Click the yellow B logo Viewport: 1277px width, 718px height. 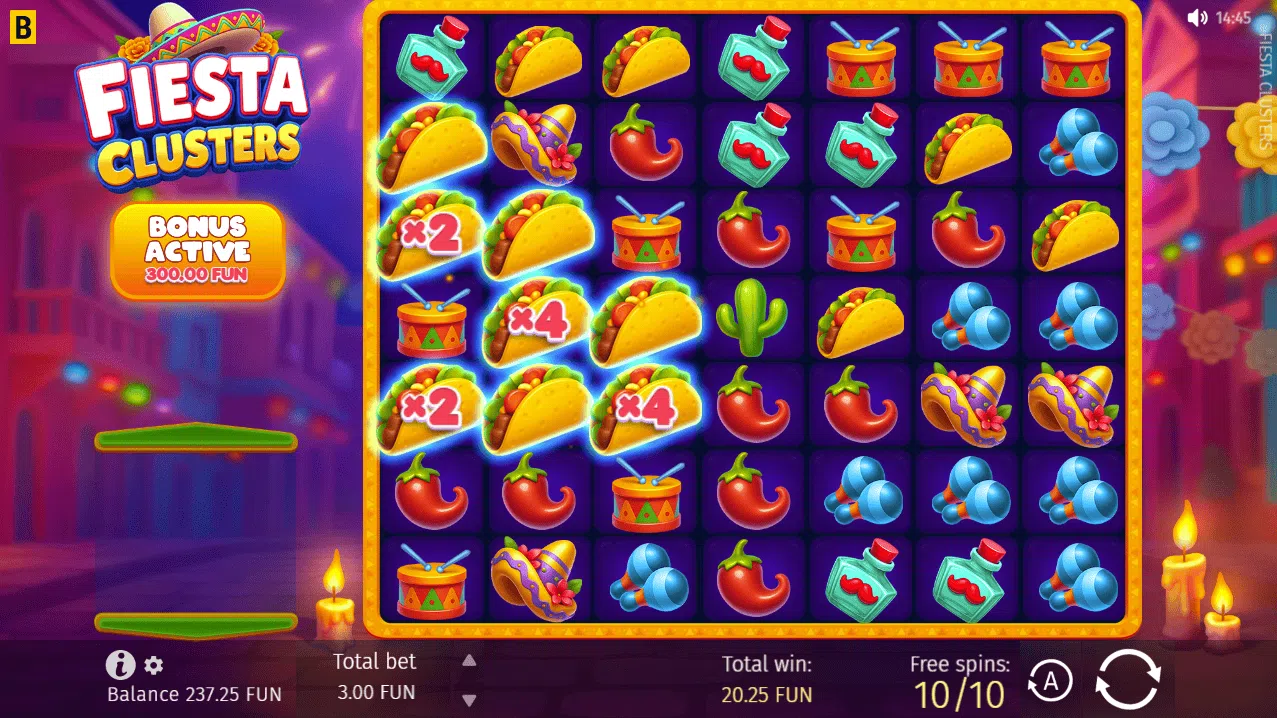[21, 27]
